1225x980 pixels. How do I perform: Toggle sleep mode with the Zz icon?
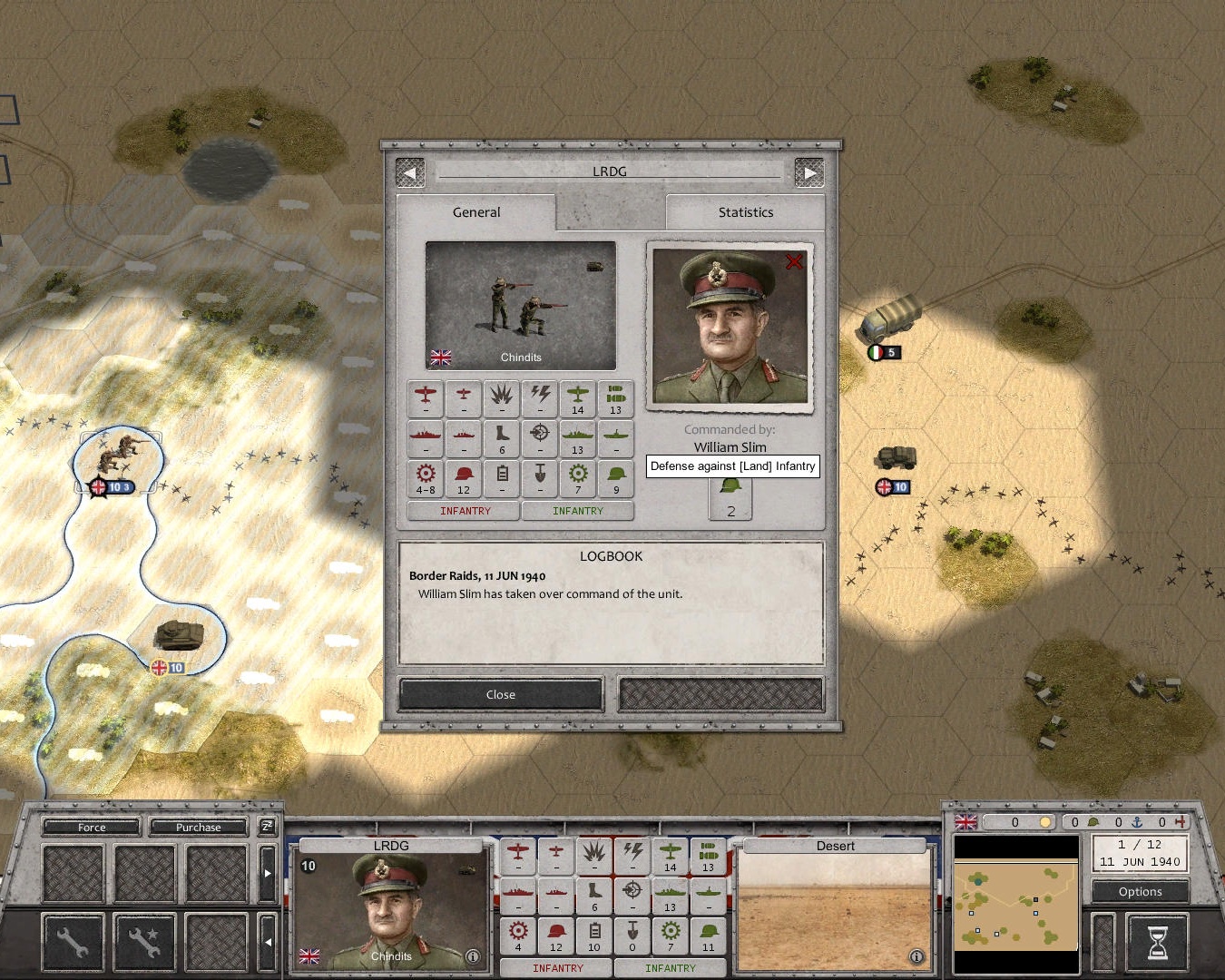pos(267,827)
